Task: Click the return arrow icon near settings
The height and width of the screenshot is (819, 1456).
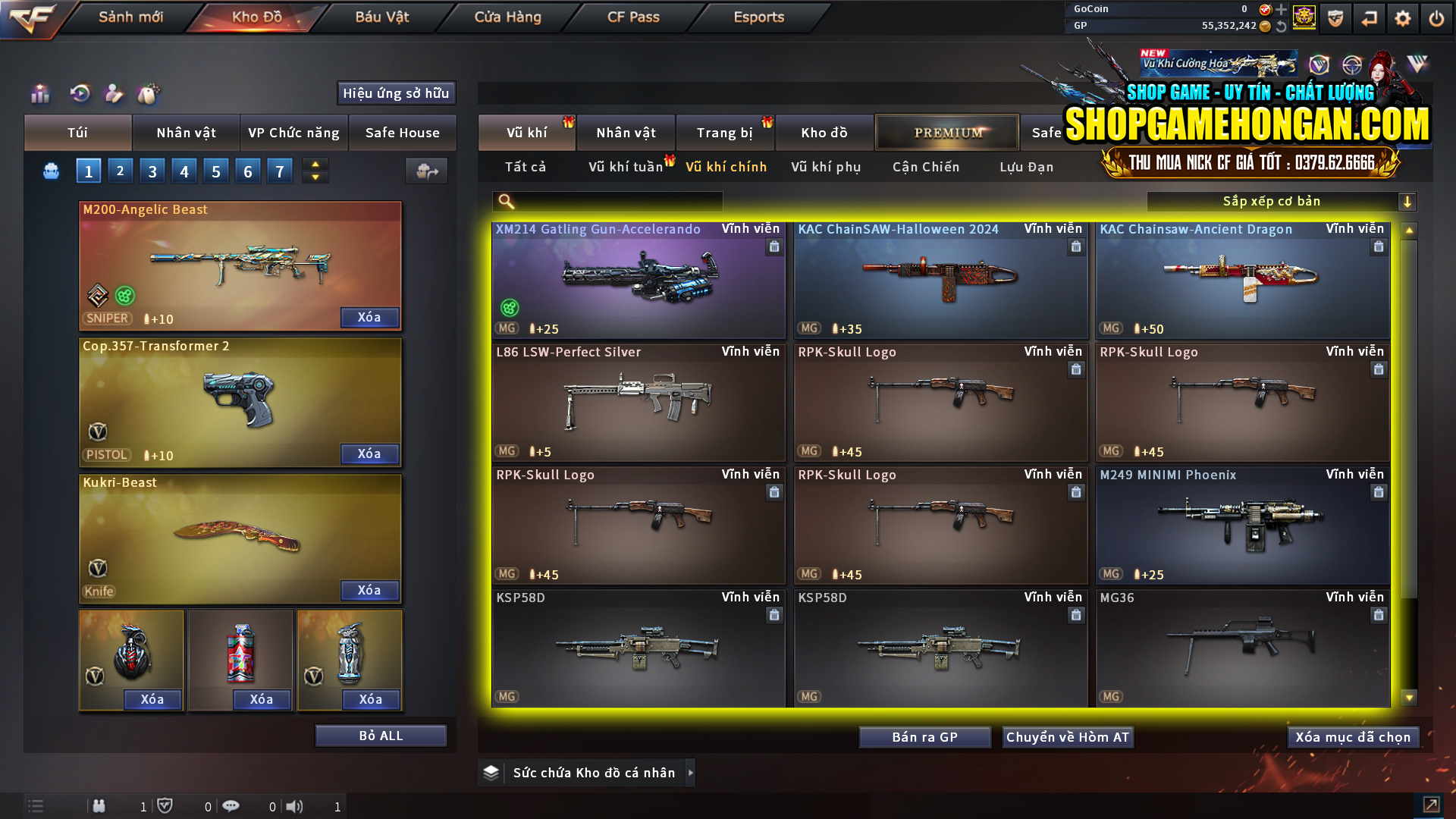Action: click(1369, 17)
